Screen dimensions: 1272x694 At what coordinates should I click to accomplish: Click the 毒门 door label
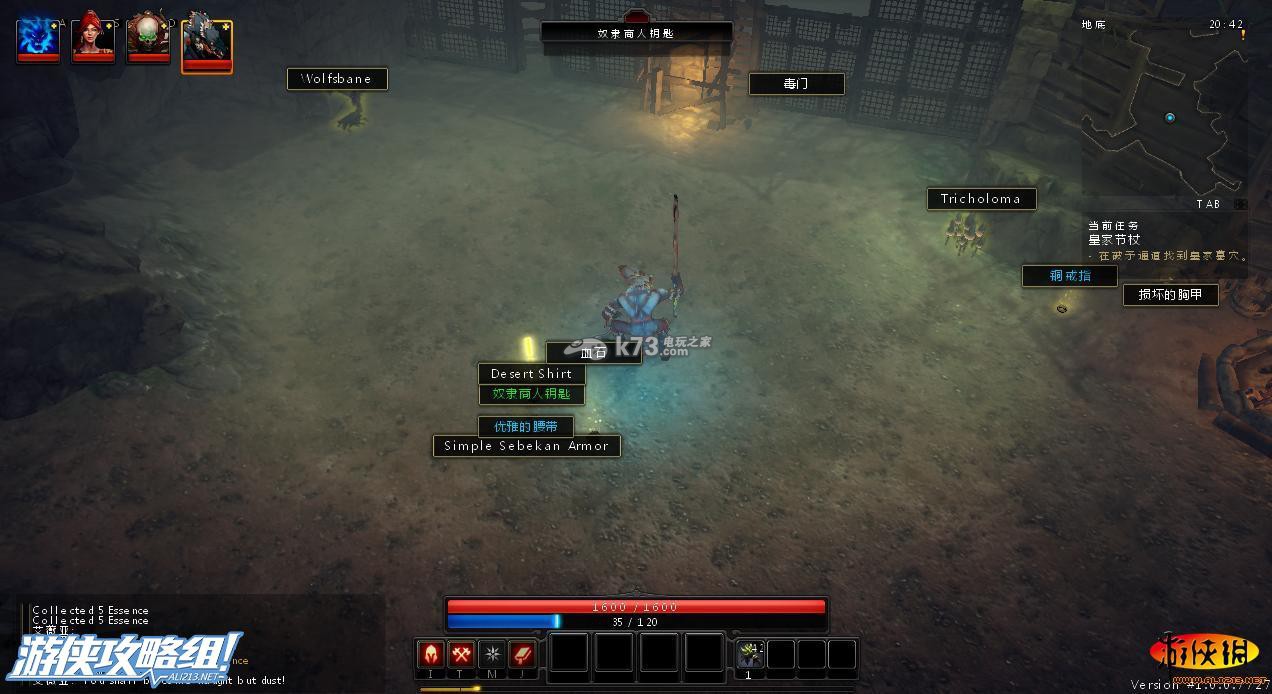[x=796, y=84]
